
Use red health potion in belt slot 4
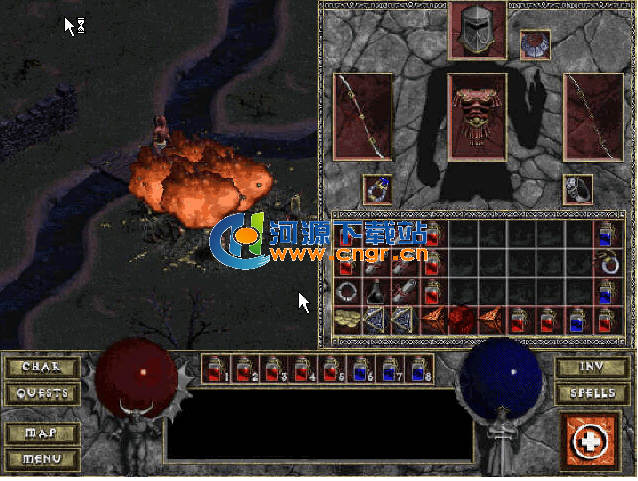[x=300, y=369]
